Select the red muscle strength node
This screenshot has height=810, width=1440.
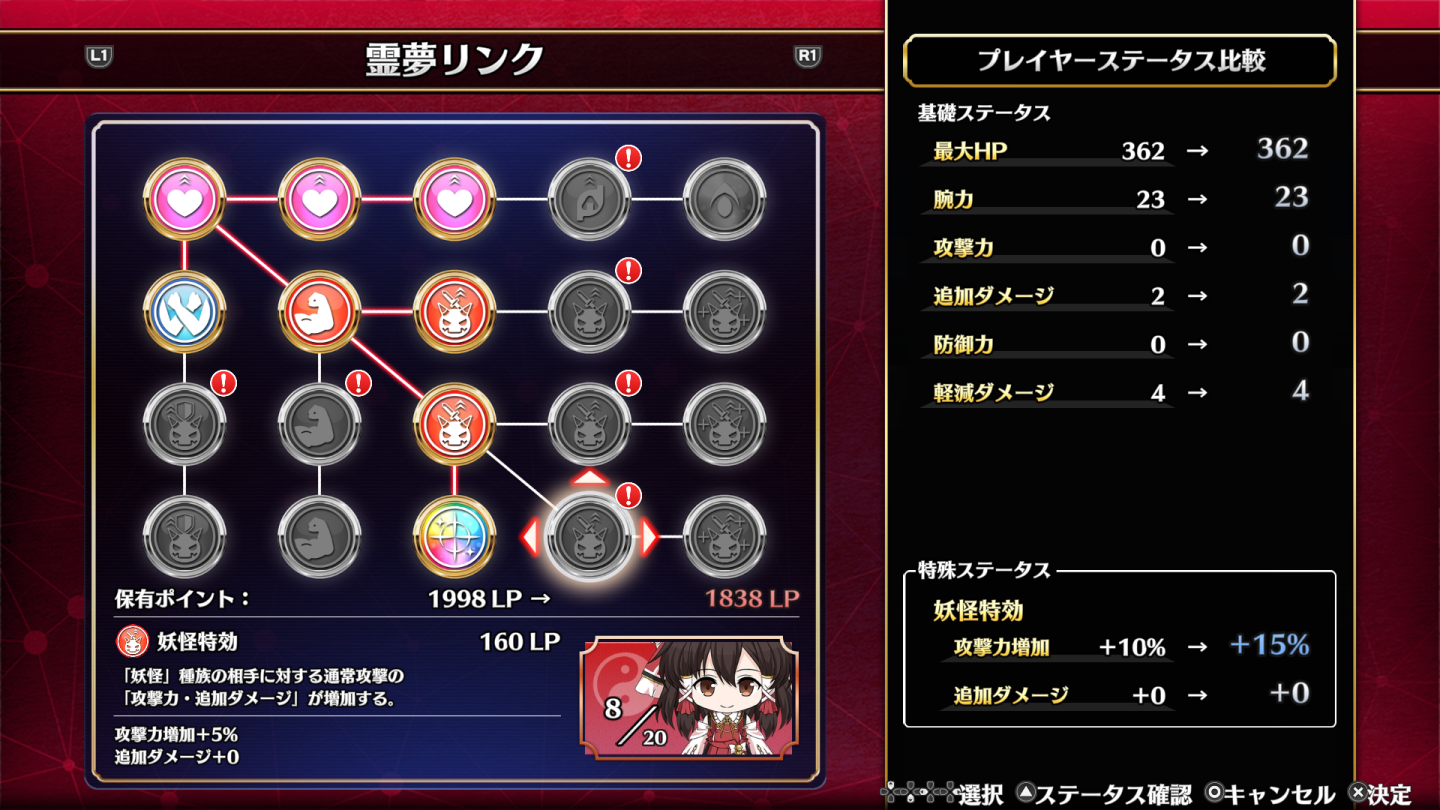pos(320,312)
